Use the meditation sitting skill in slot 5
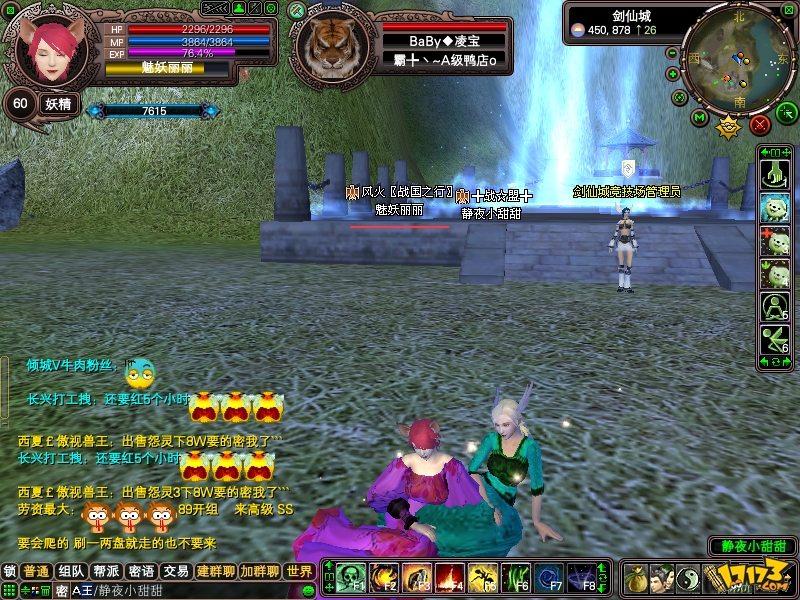 [774, 306]
